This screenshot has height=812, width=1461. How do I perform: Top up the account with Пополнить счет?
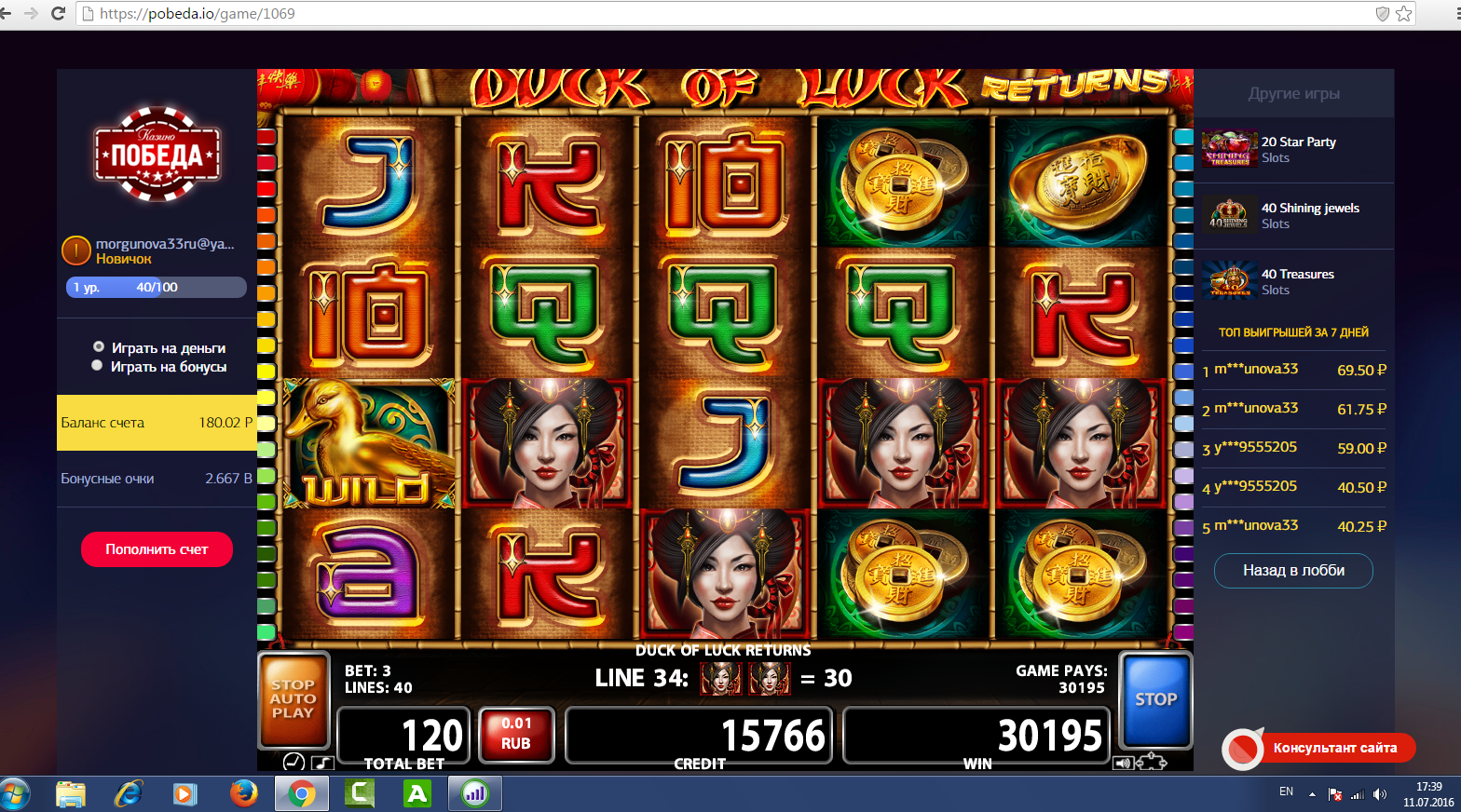tap(157, 549)
